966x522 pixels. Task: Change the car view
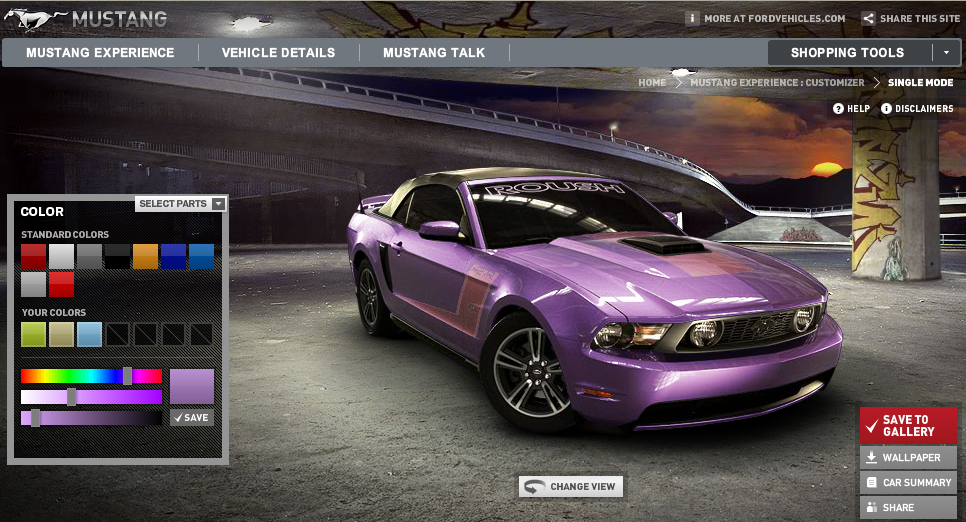click(571, 487)
